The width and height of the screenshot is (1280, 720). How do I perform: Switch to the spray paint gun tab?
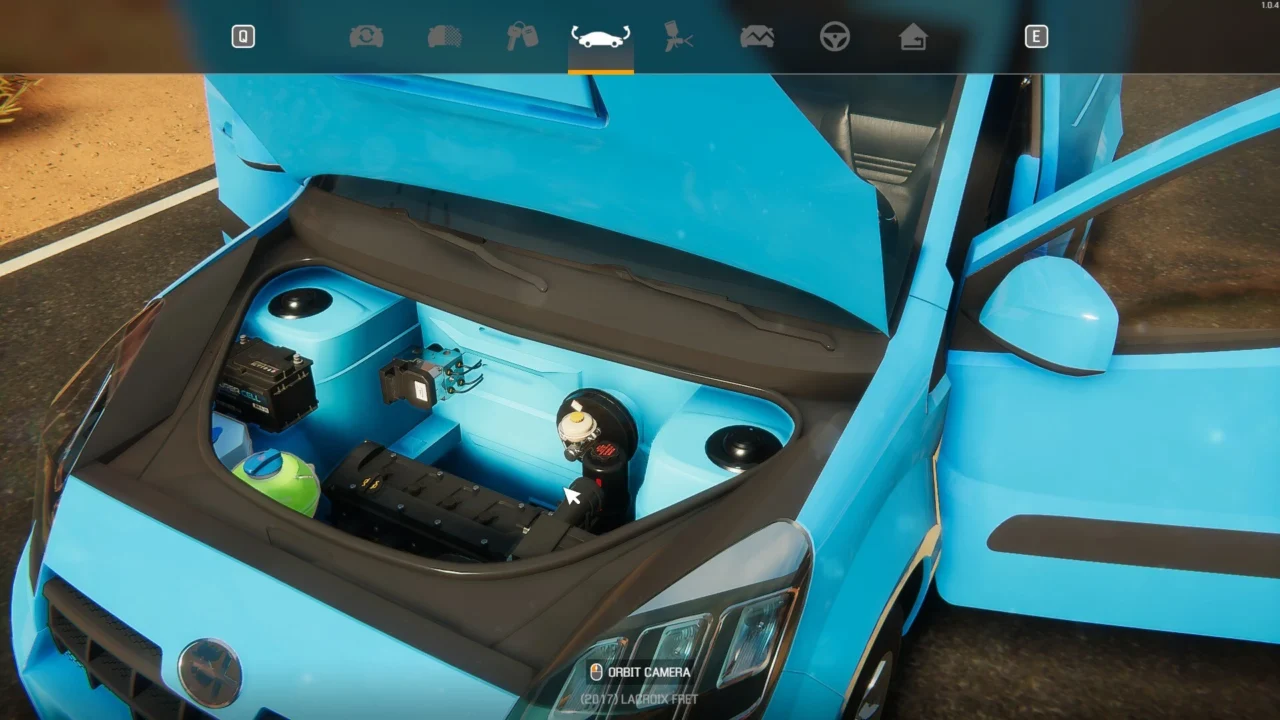point(679,37)
